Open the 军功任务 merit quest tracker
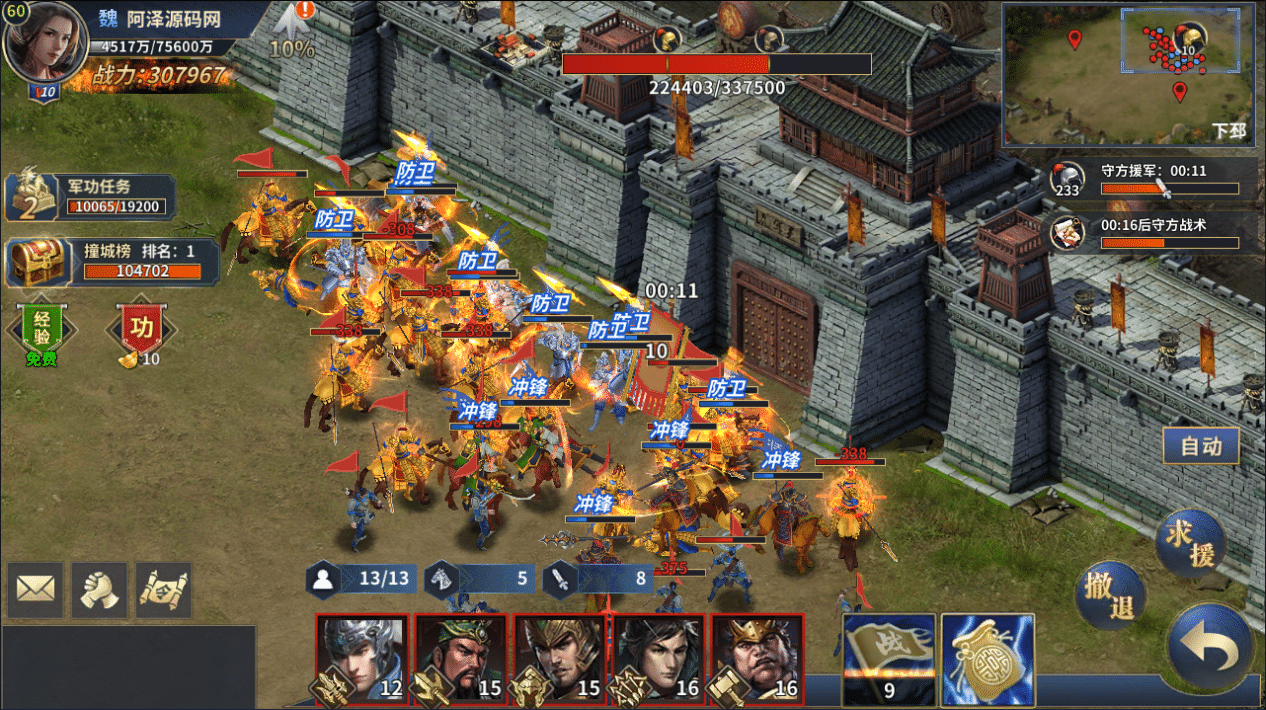 pos(92,197)
